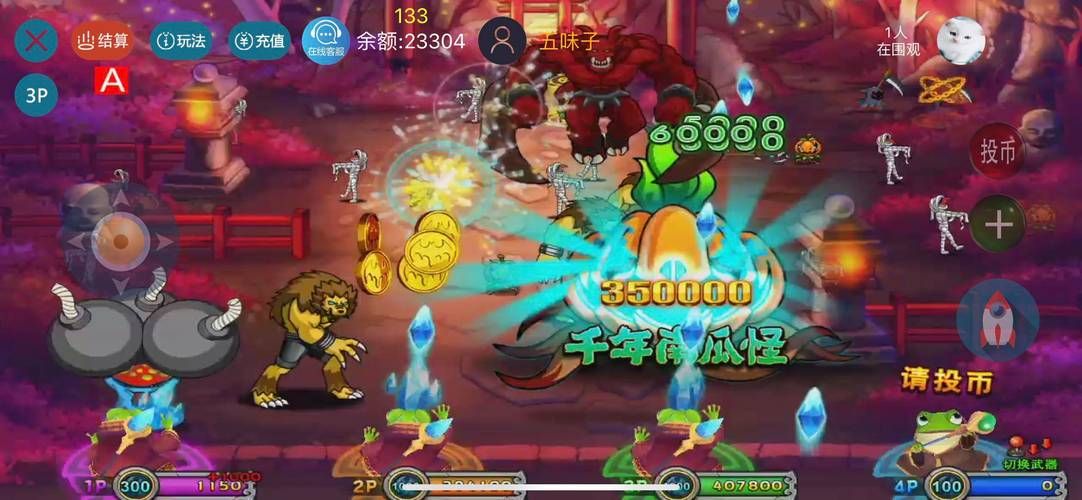Tap the green plus button
Viewport: 1082px width, 500px height.
coord(998,223)
